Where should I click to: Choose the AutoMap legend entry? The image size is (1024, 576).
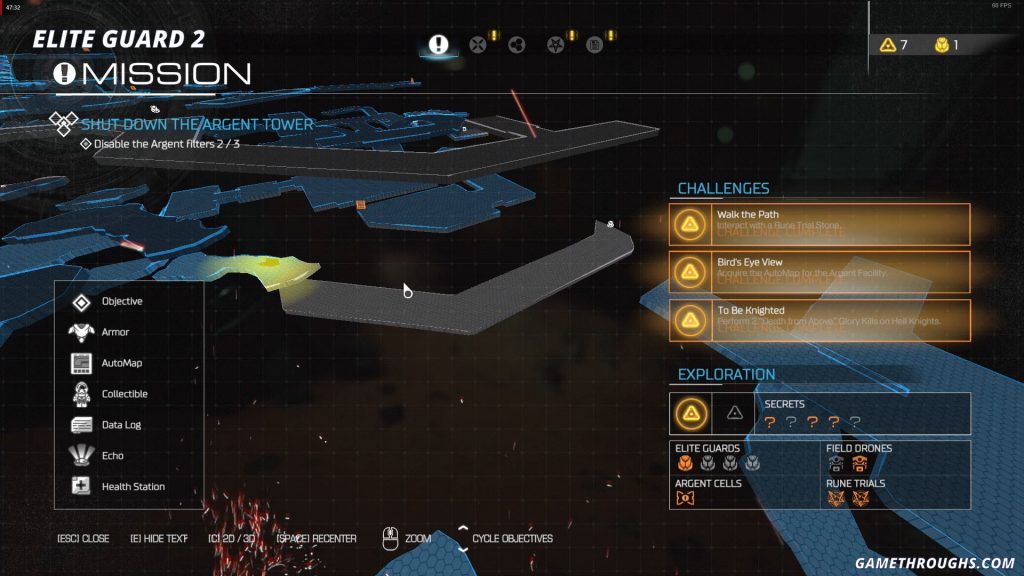[121, 363]
